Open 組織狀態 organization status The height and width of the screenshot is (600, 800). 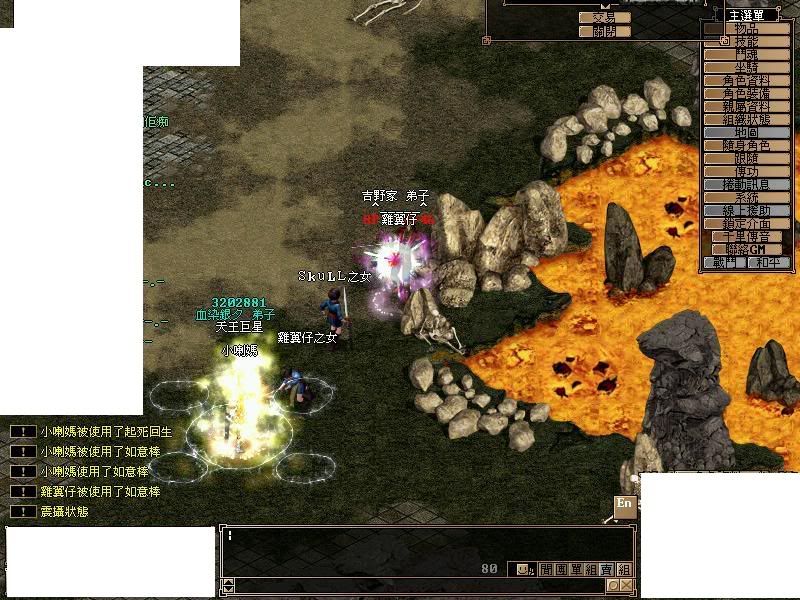point(746,119)
